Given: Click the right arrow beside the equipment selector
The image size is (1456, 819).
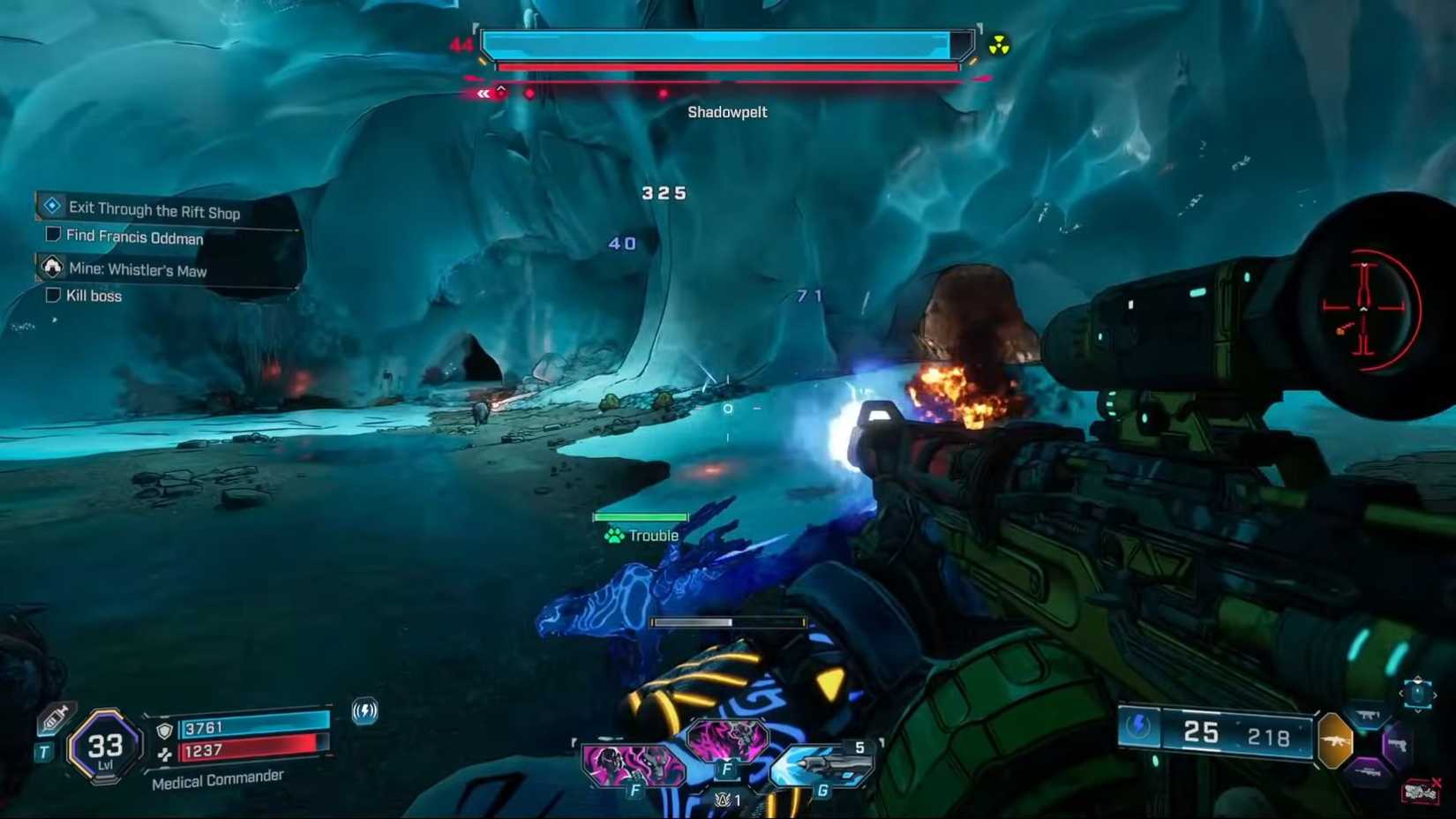Looking at the screenshot, I should pyautogui.click(x=1436, y=695).
